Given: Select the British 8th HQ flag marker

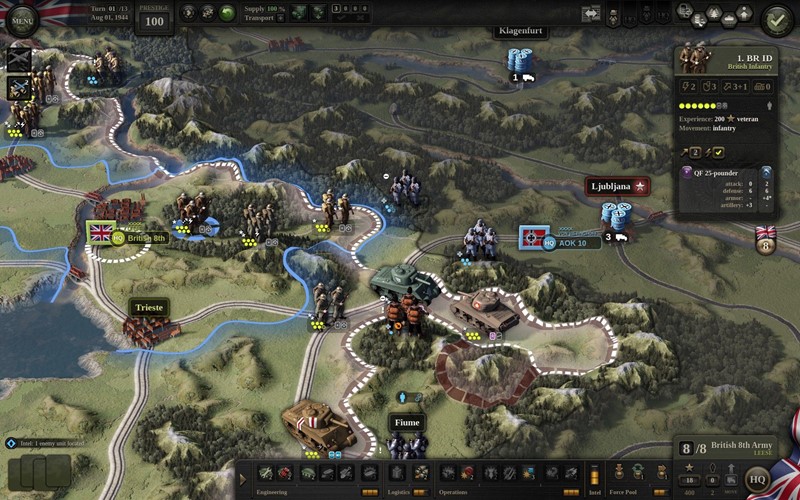Looking at the screenshot, I should 101,232.
